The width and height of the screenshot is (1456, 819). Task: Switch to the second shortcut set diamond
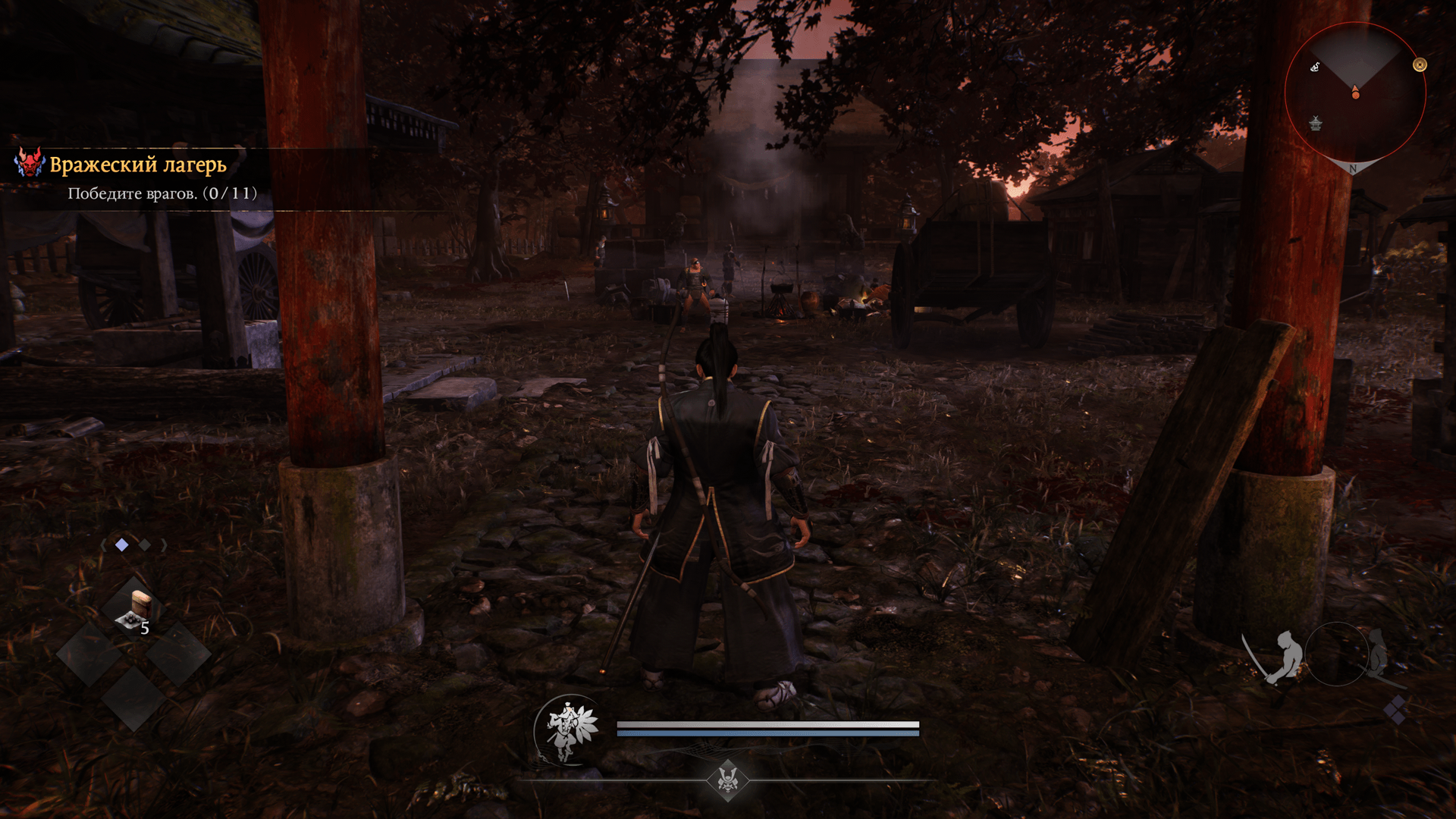(144, 544)
